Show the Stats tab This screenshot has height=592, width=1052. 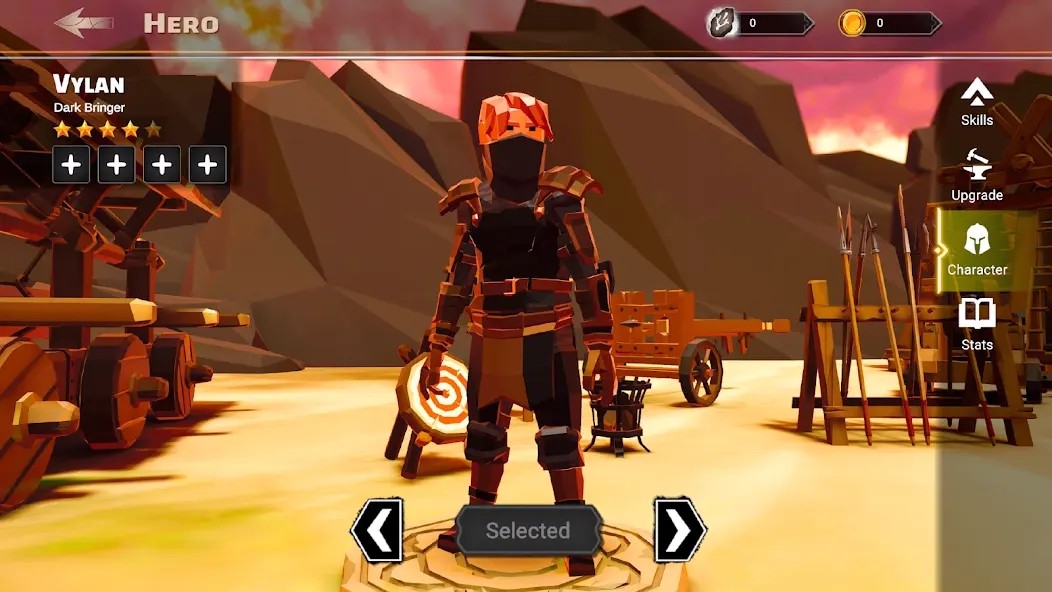(977, 325)
